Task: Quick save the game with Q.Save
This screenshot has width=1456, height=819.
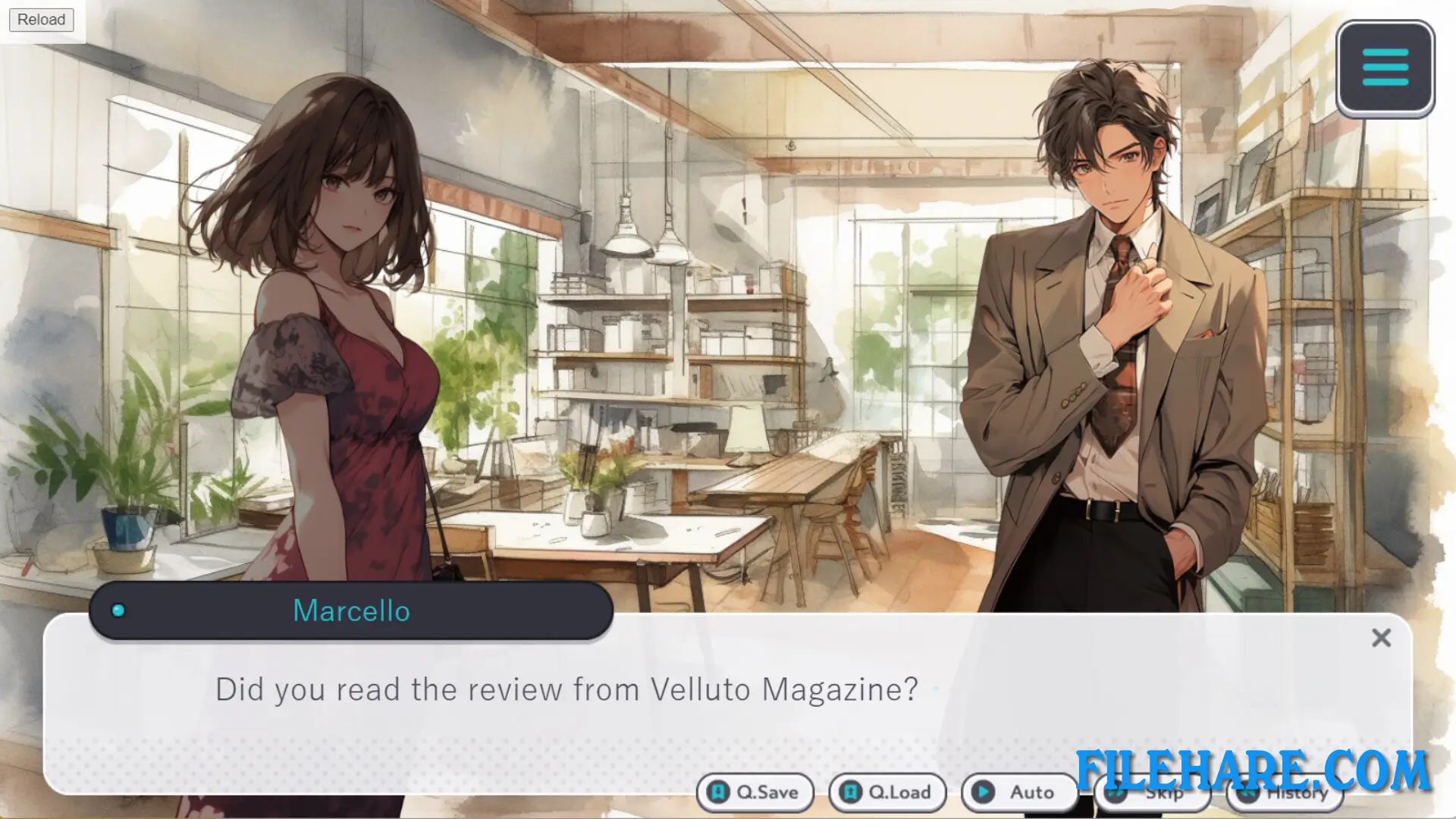Action: point(755,792)
